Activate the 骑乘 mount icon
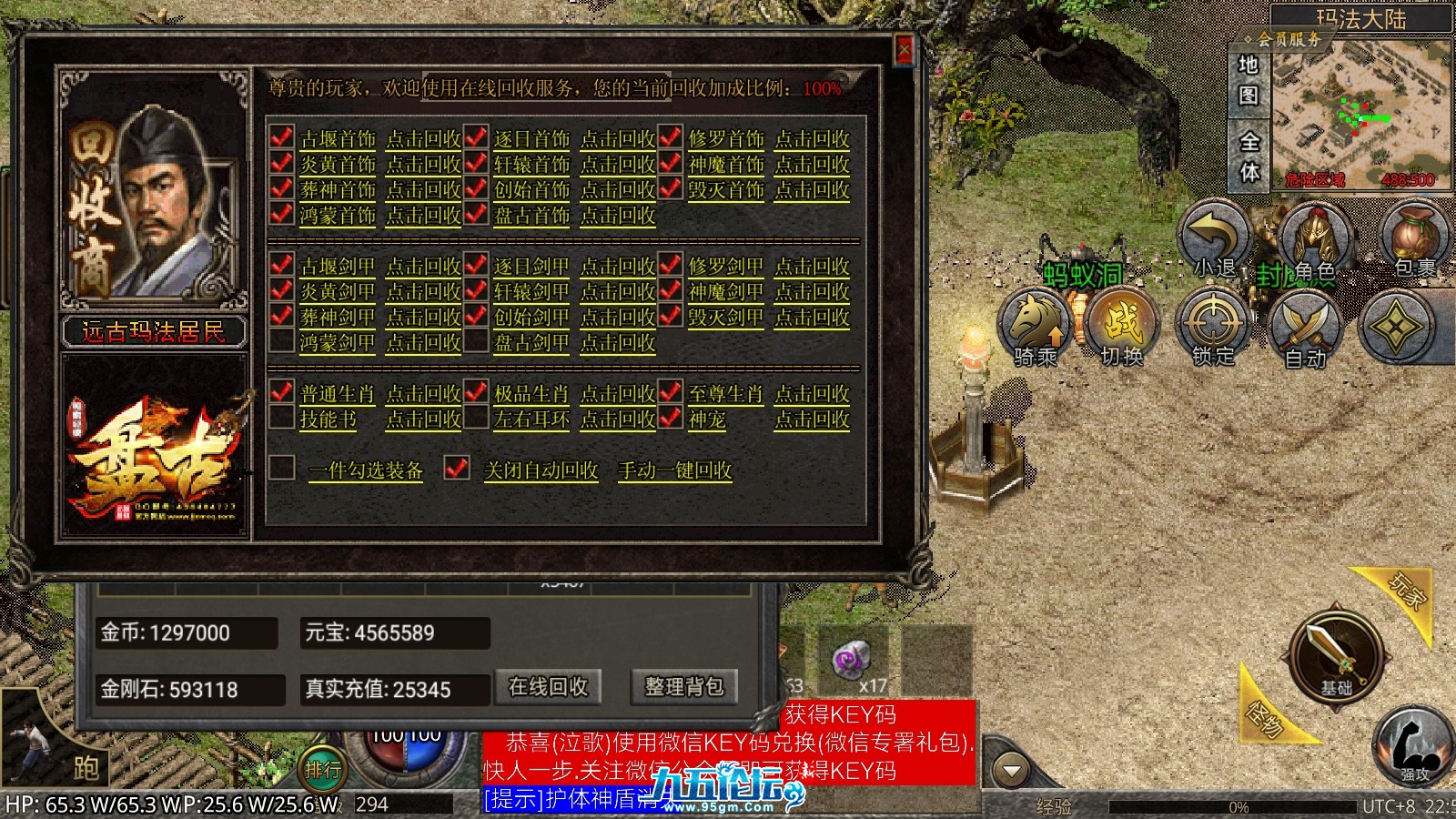The height and width of the screenshot is (819, 1456). [1036, 328]
